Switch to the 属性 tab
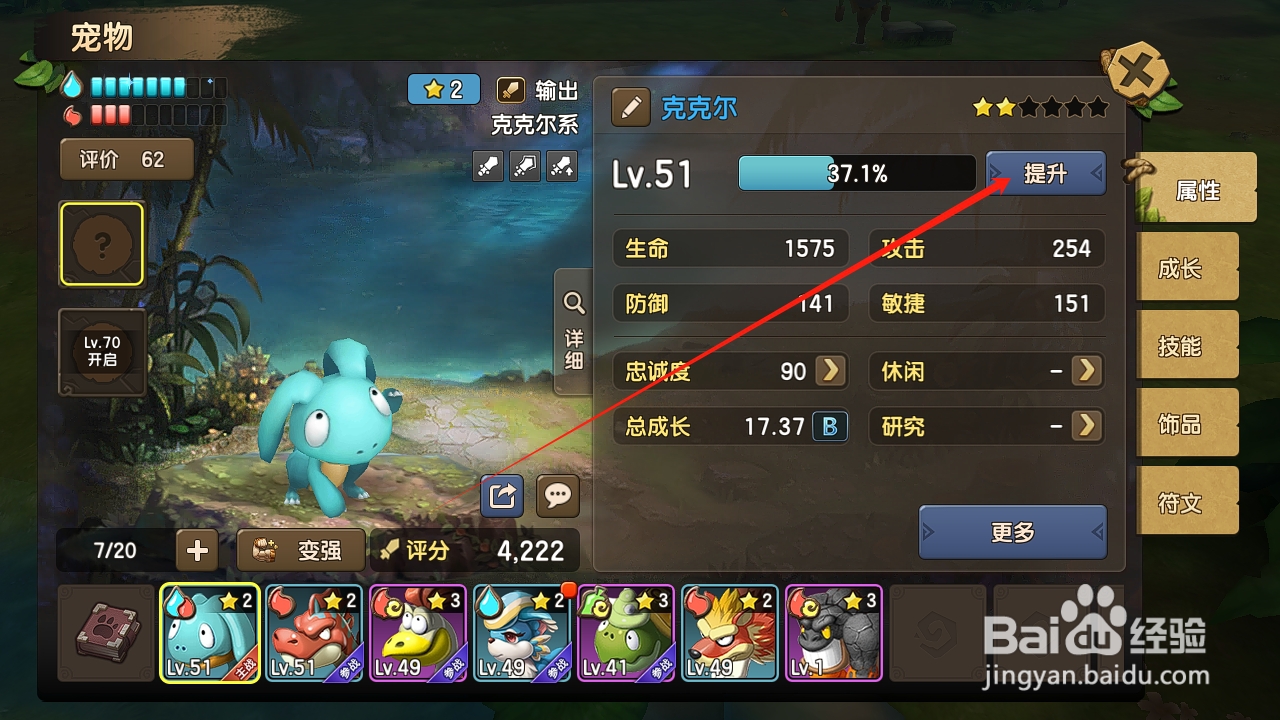This screenshot has height=720, width=1280. click(x=1198, y=189)
